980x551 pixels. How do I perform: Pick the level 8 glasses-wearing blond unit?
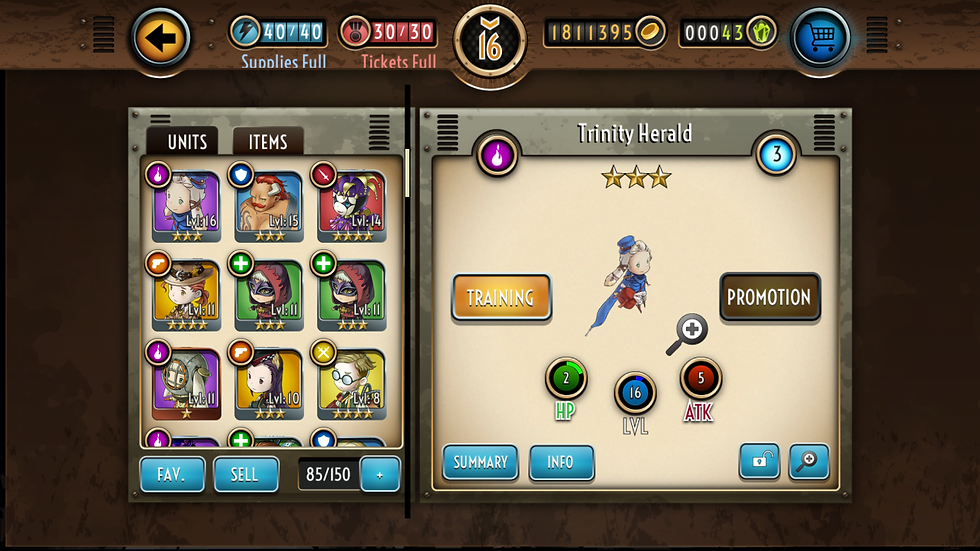352,385
